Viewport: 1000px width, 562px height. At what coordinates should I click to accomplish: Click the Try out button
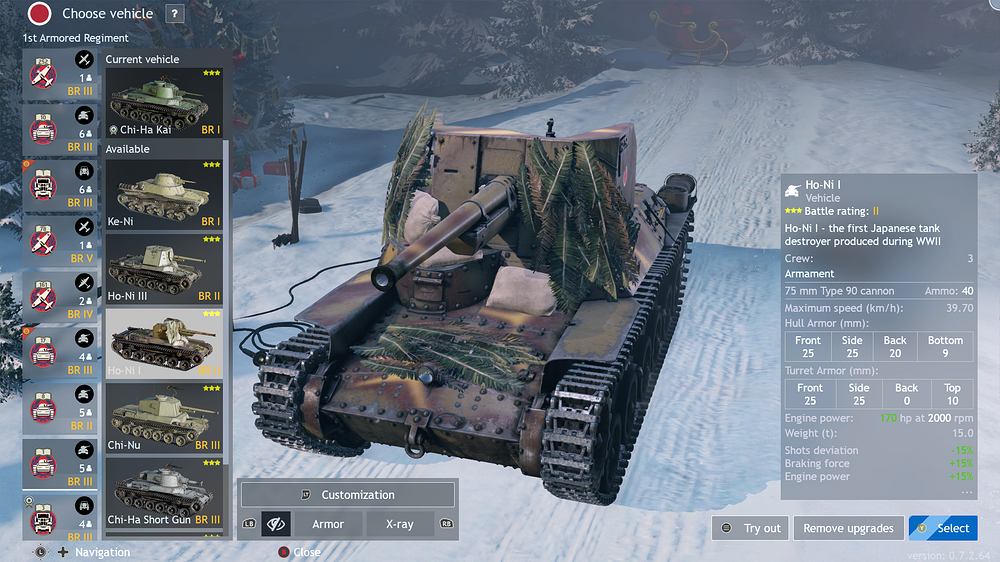[x=750, y=528]
